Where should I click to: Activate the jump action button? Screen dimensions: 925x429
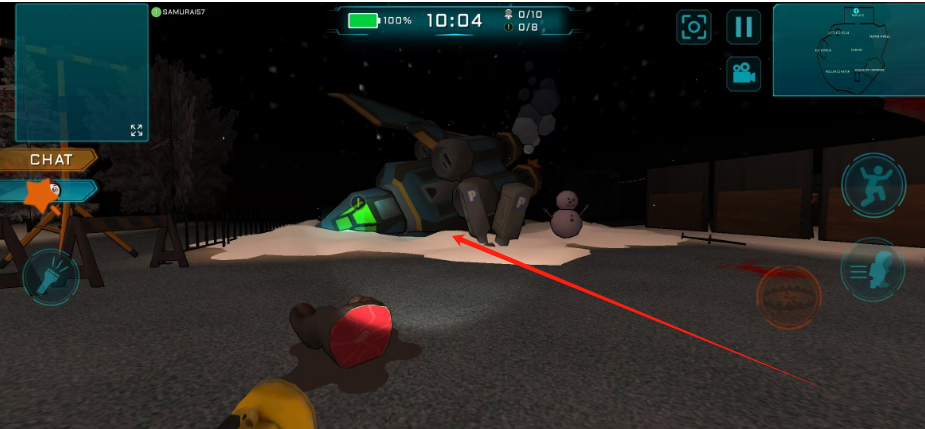pyautogui.click(x=873, y=186)
